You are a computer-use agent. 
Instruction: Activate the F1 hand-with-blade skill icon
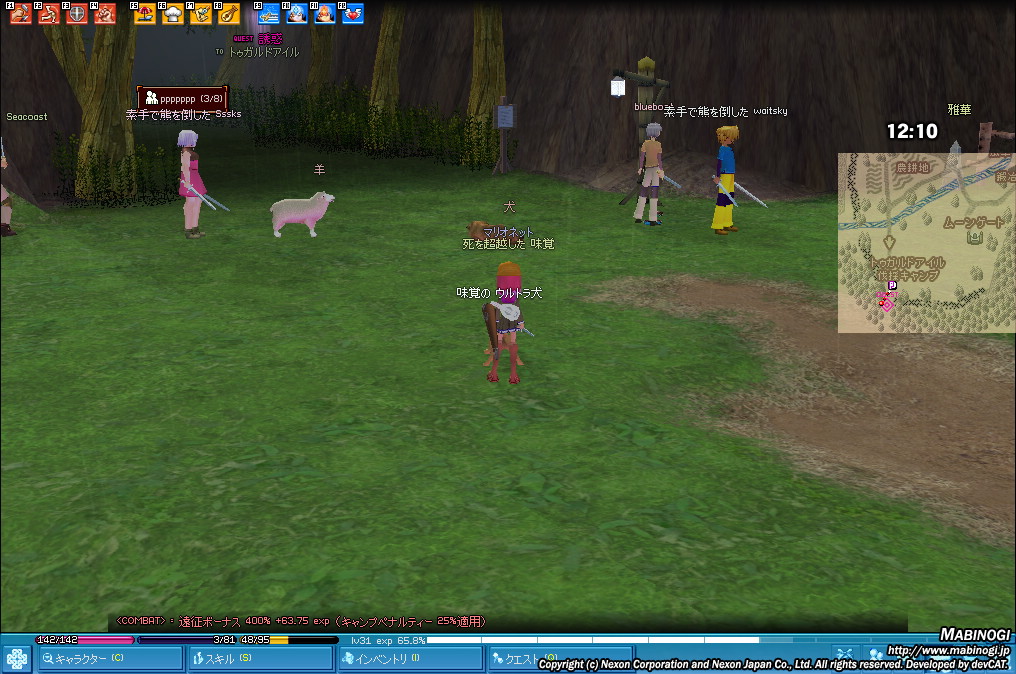[x=21, y=14]
